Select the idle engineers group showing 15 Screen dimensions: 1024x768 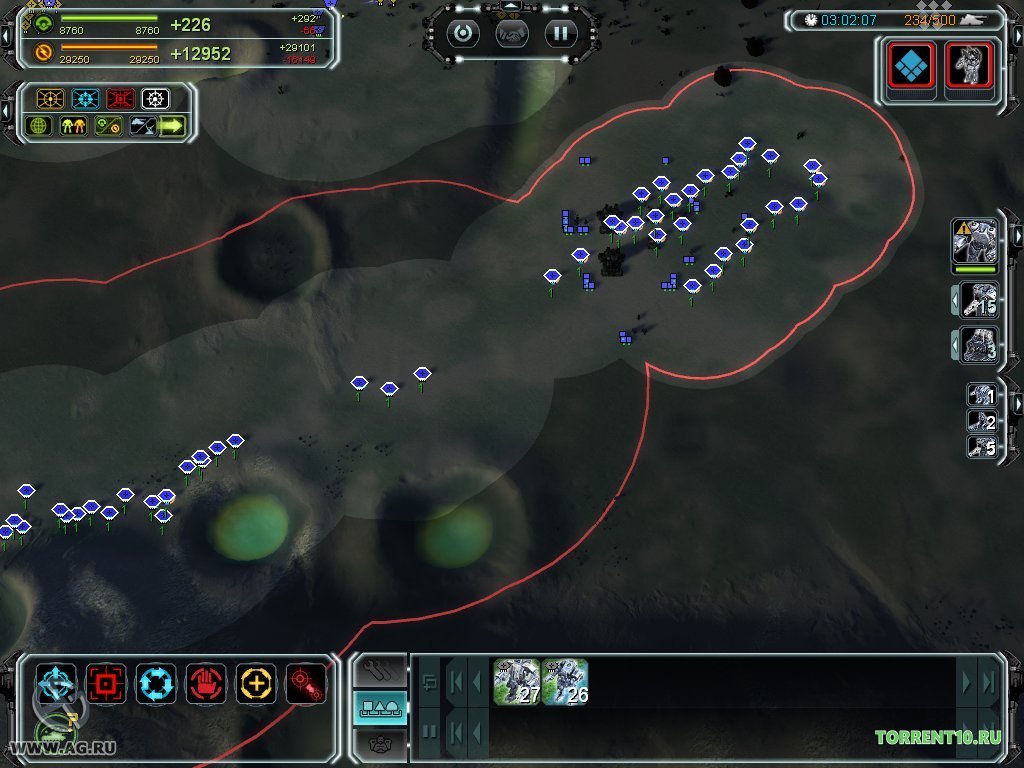pyautogui.click(x=979, y=300)
